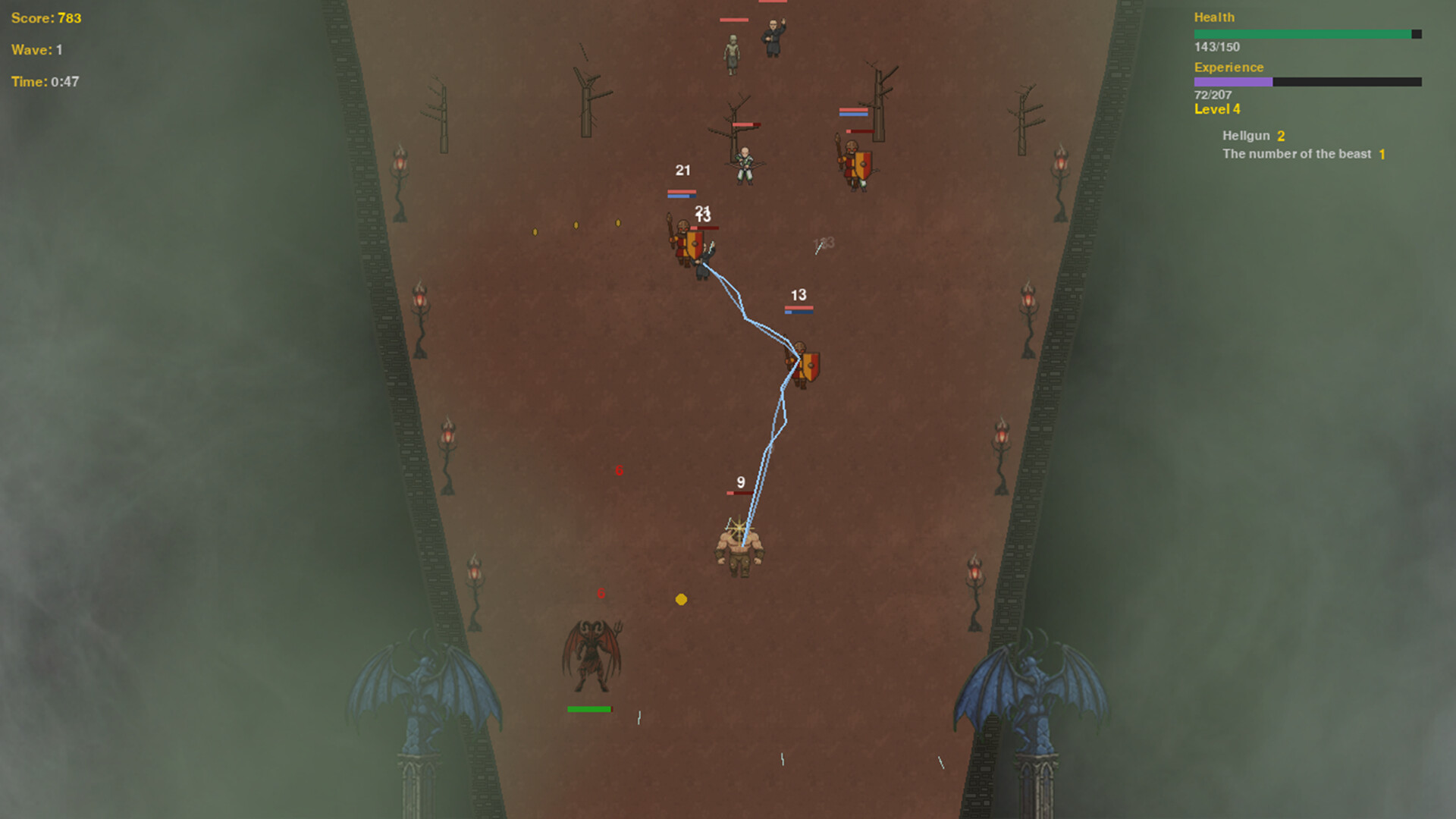Click the Hellgun weapon entry

[x=1247, y=135]
